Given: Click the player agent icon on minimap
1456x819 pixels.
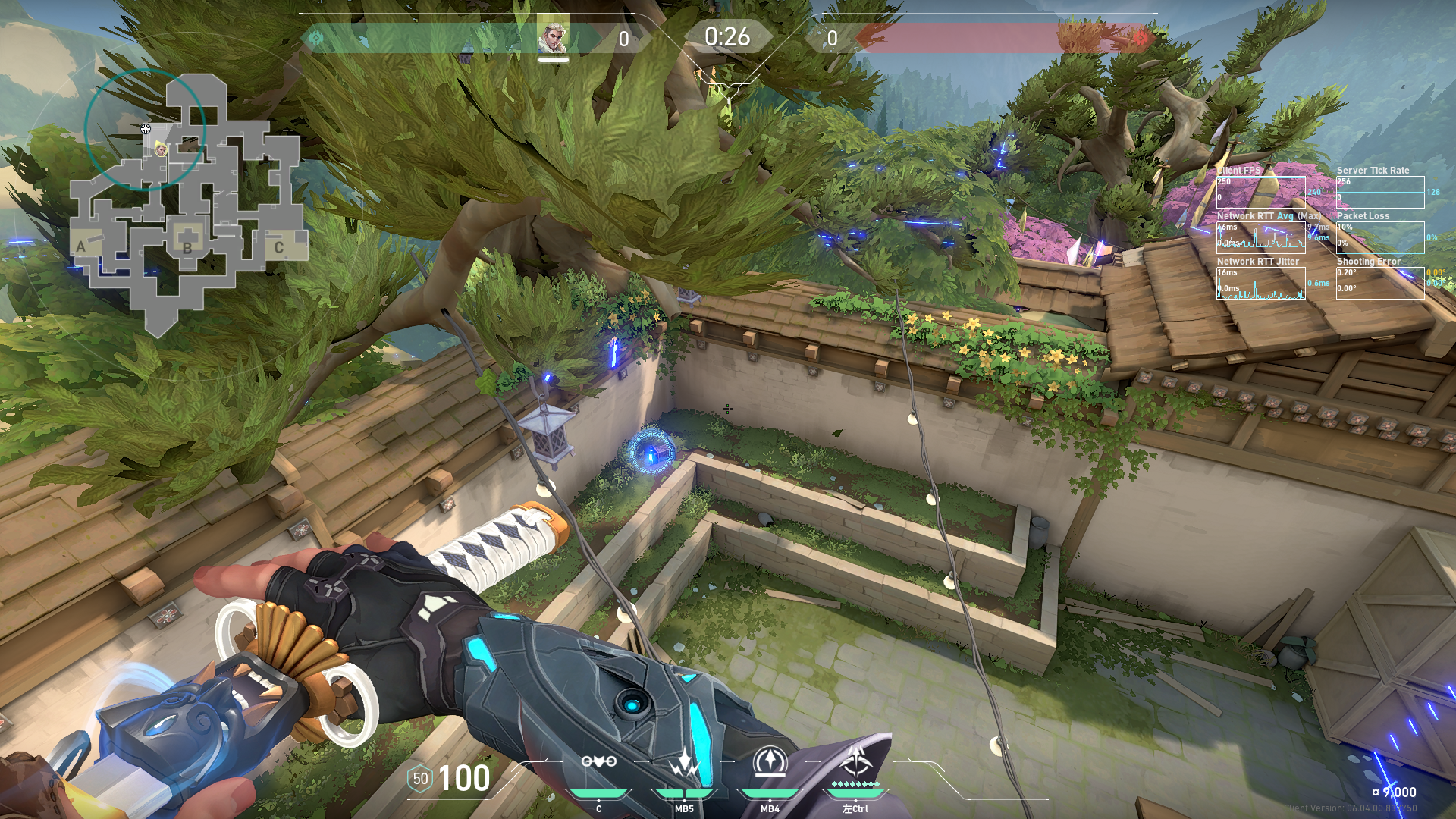Looking at the screenshot, I should click(161, 149).
